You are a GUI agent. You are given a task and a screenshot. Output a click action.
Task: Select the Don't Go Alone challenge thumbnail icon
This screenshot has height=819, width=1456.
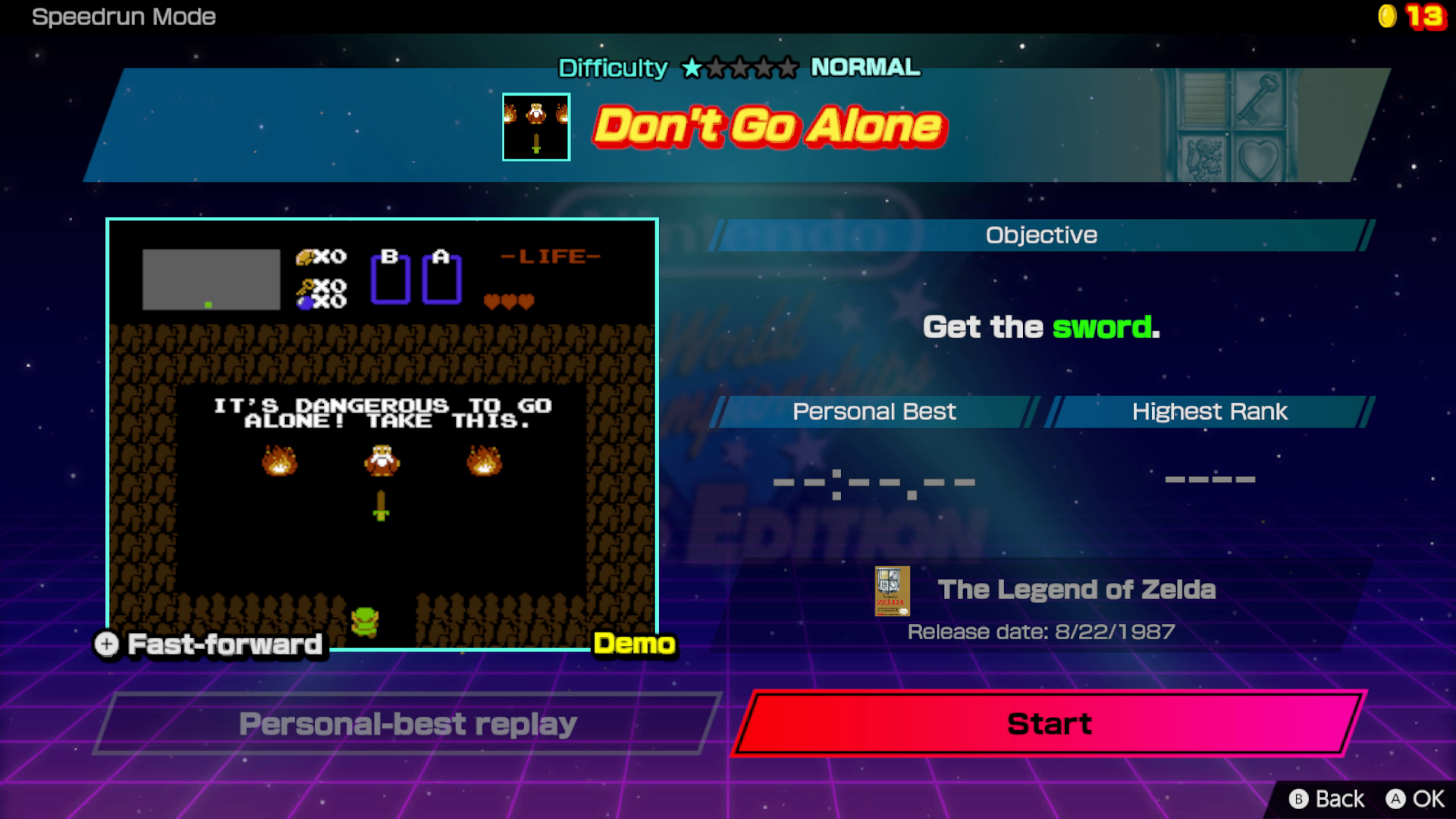535,127
